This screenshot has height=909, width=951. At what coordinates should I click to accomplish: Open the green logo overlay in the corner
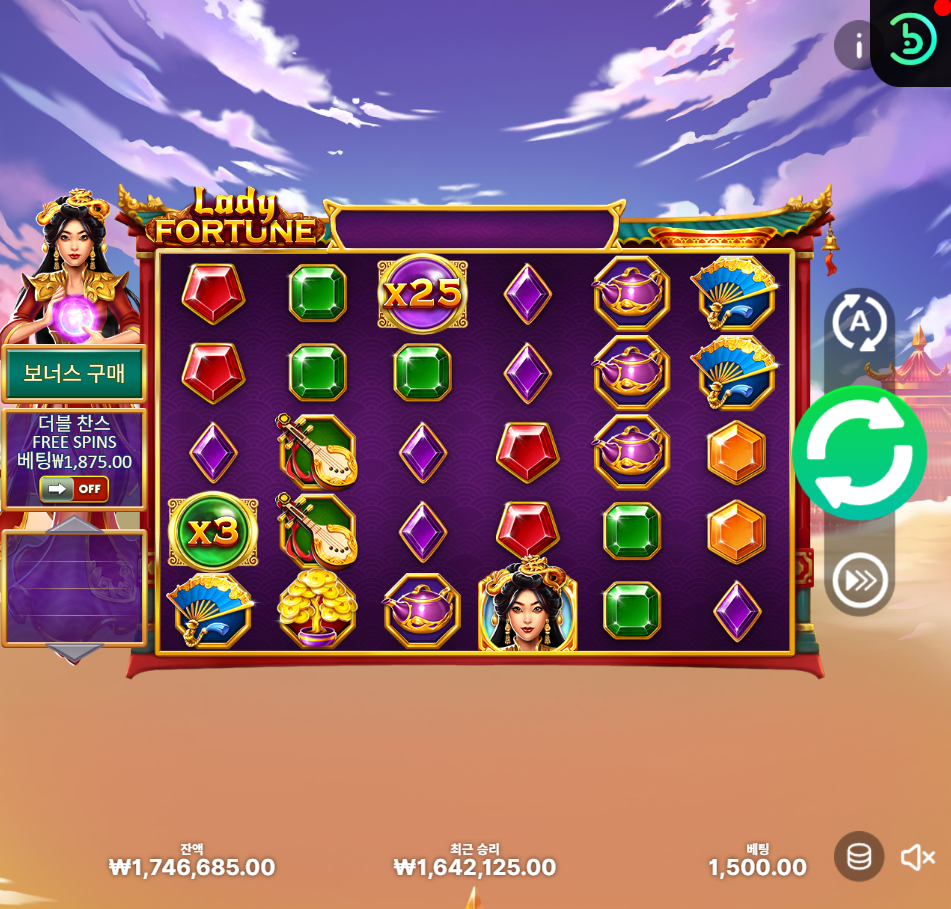pyautogui.click(x=911, y=41)
